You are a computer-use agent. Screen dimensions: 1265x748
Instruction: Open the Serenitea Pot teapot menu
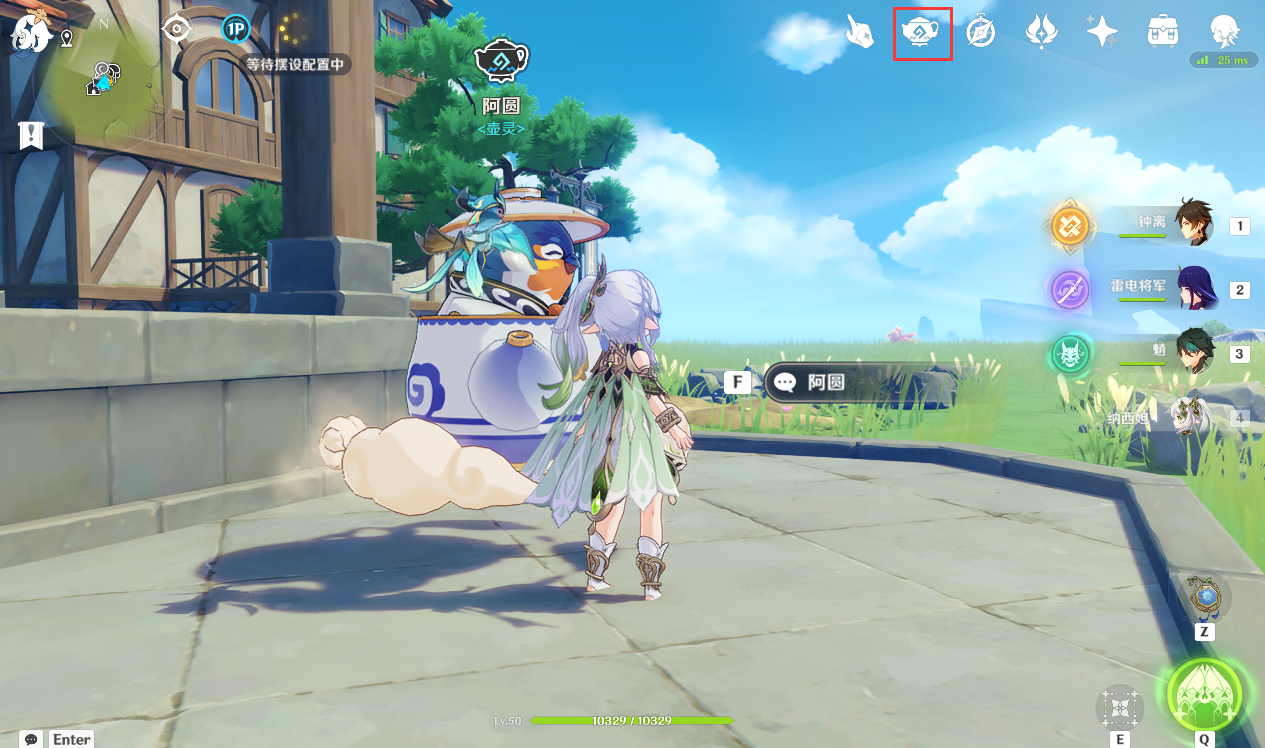921,33
